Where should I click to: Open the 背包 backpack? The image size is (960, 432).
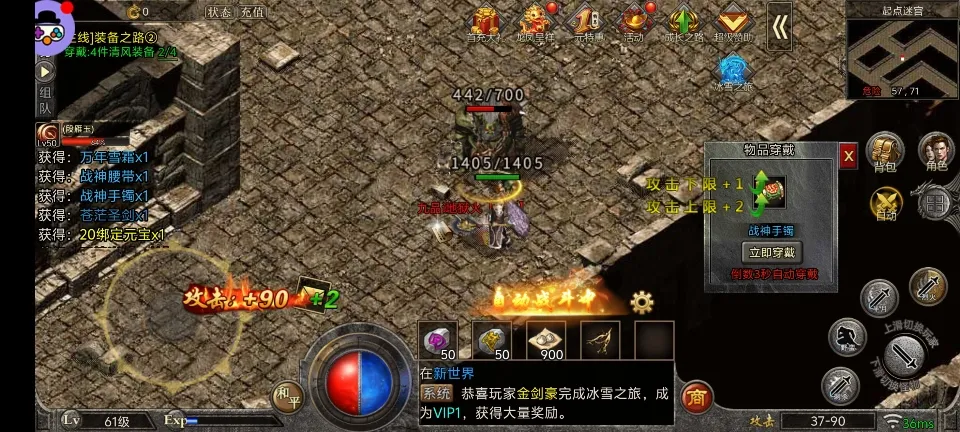coord(882,152)
